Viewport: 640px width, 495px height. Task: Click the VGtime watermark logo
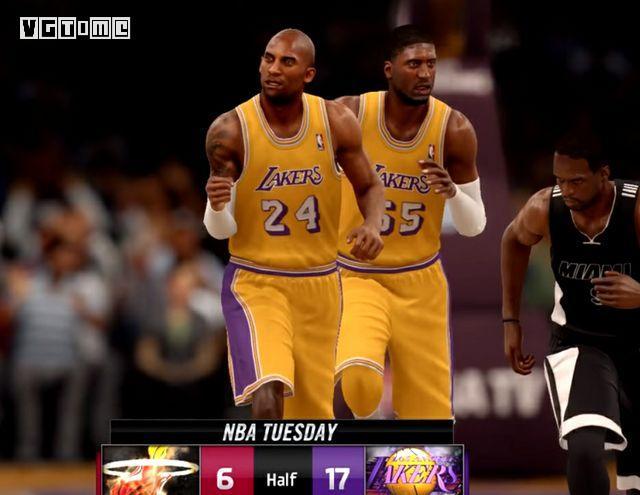(x=75, y=28)
